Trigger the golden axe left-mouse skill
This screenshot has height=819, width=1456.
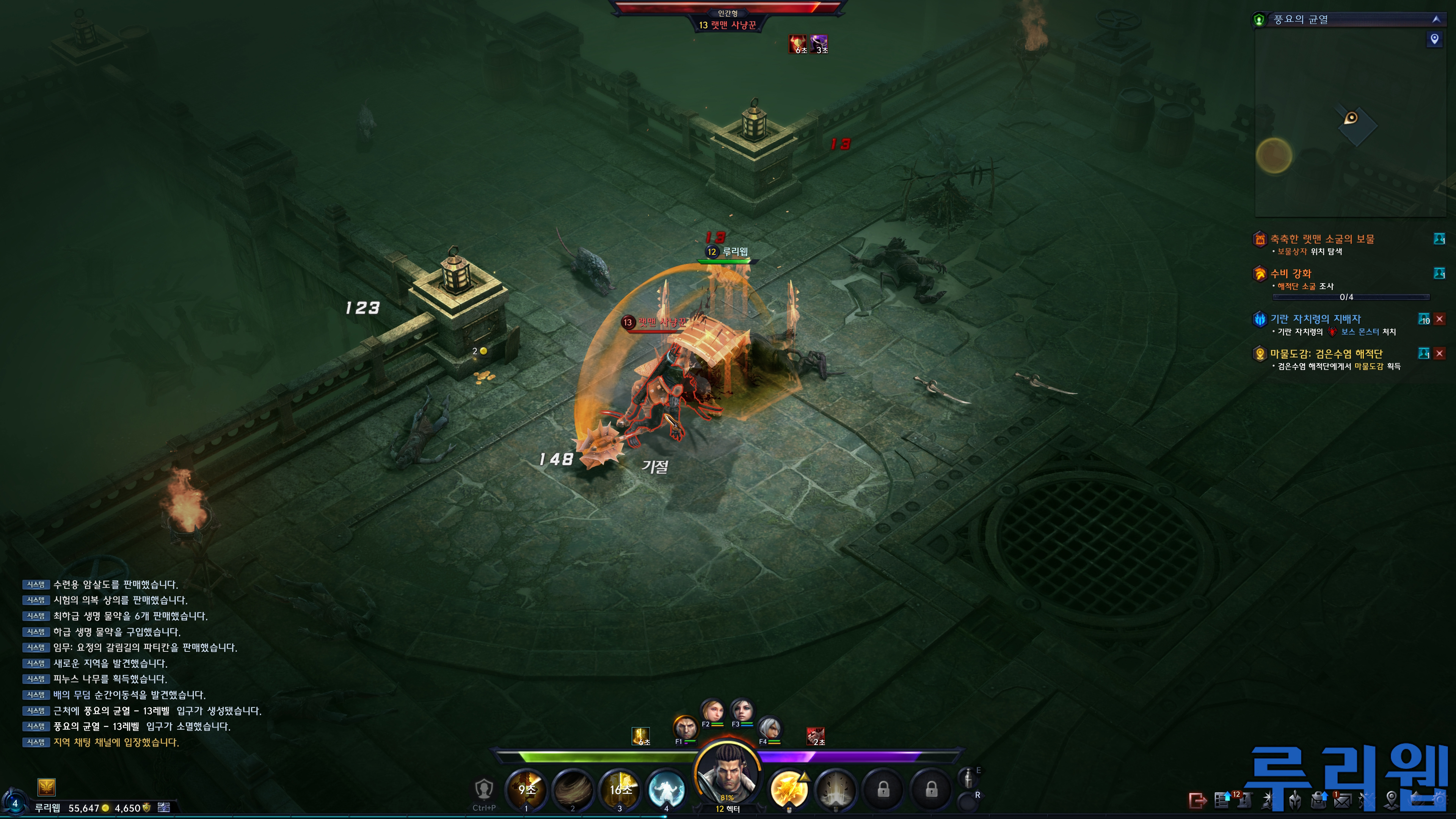[x=789, y=789]
